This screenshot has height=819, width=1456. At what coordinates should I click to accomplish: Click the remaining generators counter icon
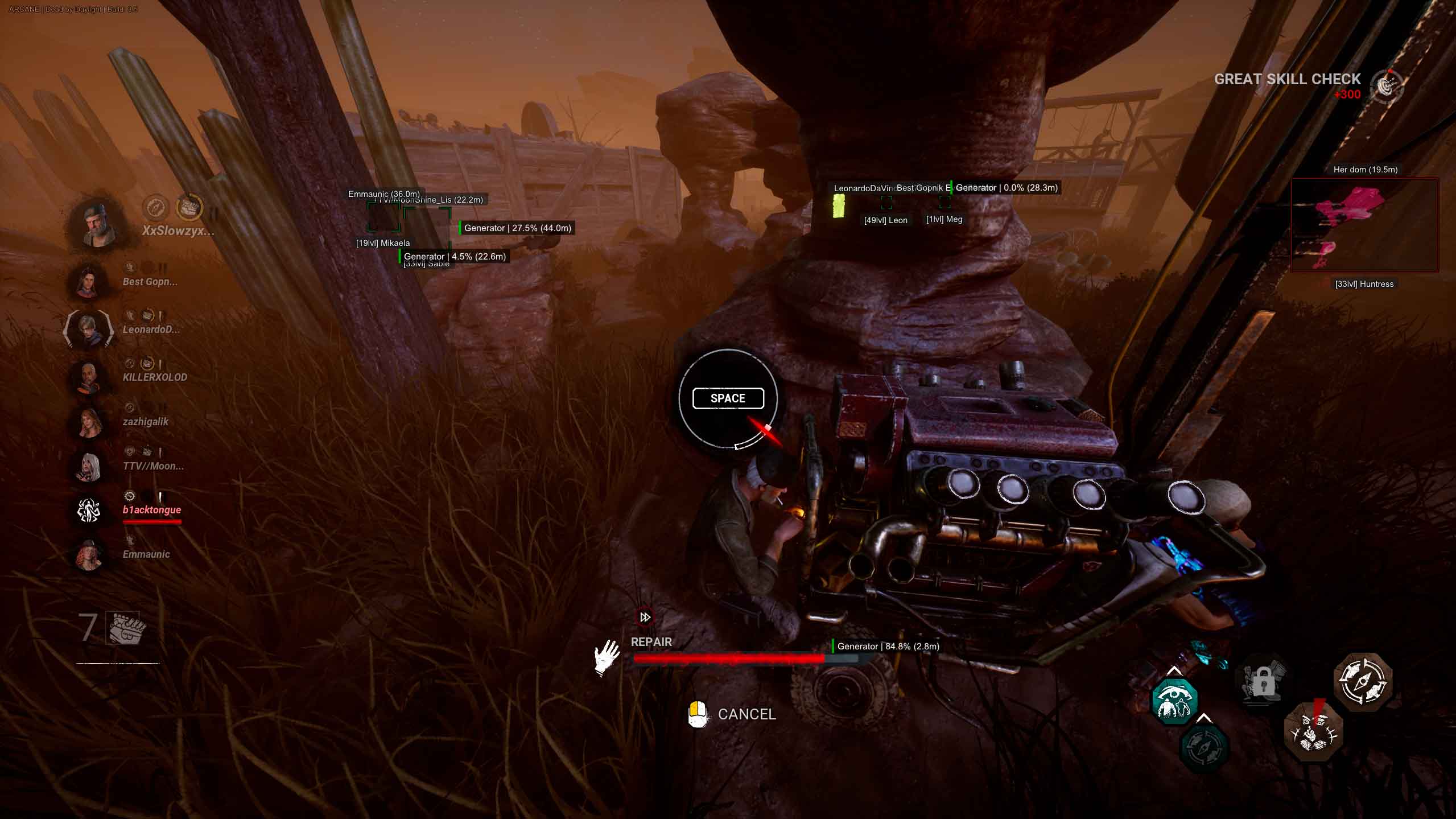click(x=125, y=628)
